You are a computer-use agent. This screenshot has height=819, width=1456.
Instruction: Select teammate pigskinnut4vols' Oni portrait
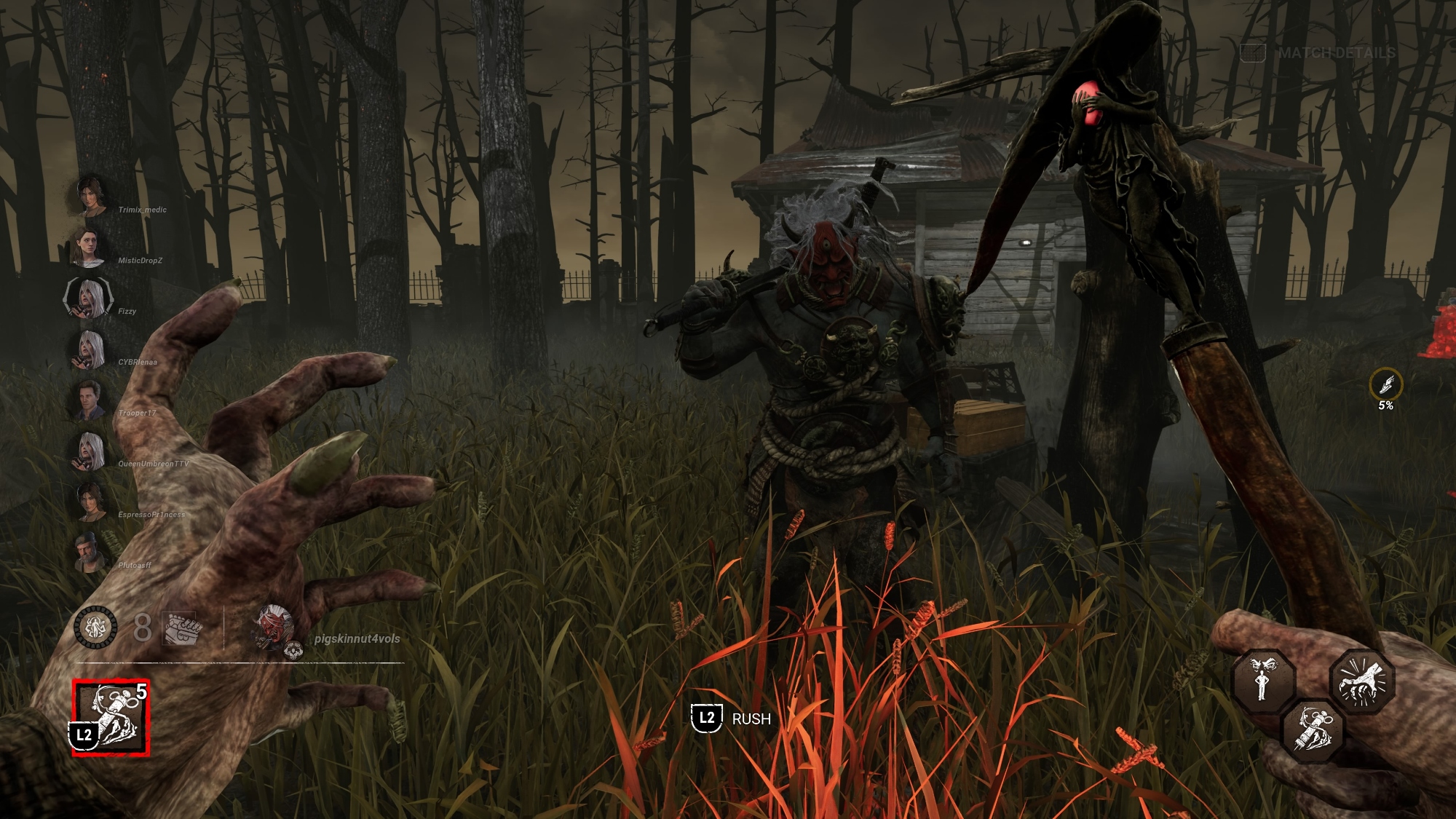(274, 628)
